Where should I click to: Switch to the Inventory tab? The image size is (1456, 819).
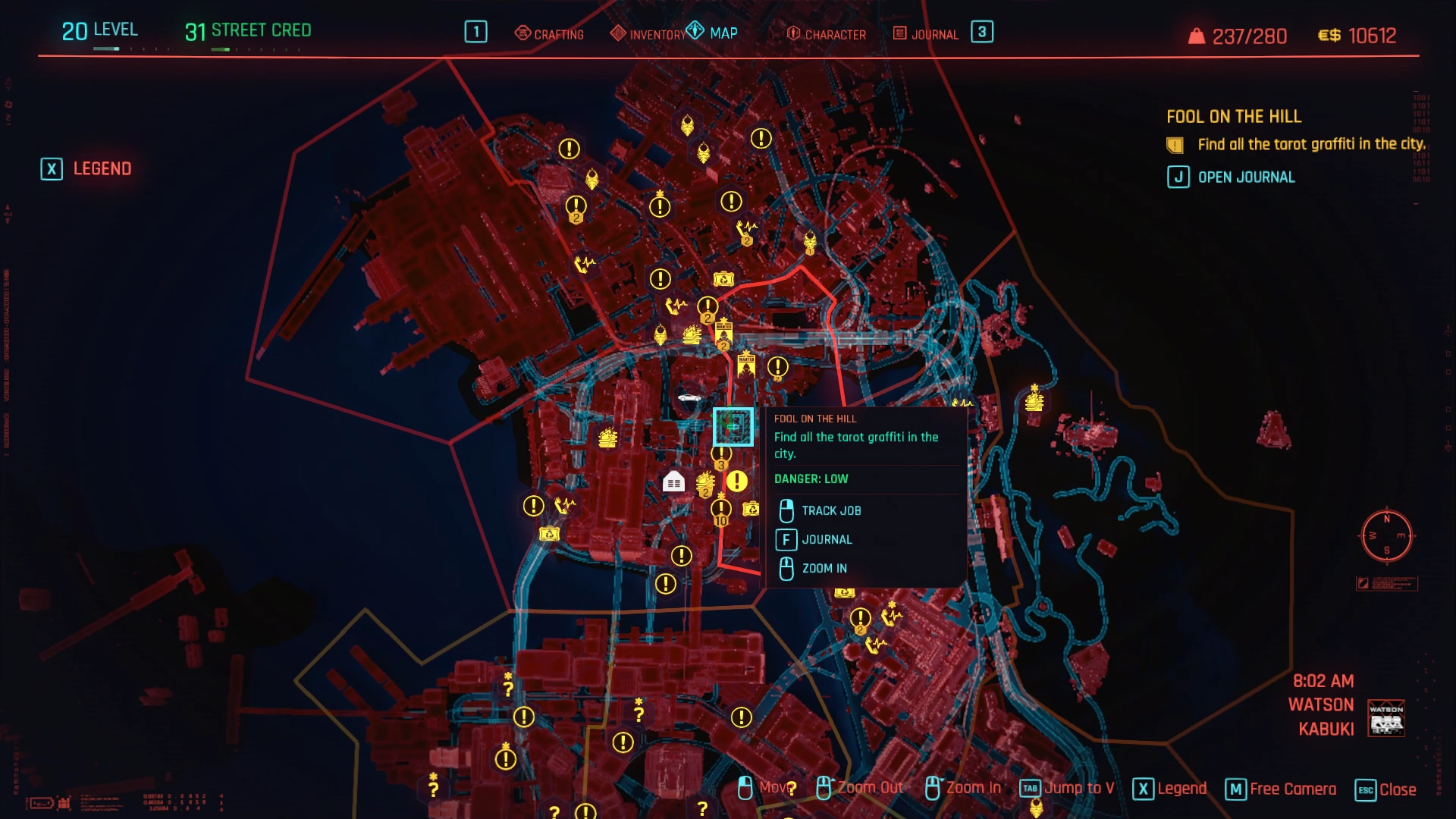pos(648,34)
